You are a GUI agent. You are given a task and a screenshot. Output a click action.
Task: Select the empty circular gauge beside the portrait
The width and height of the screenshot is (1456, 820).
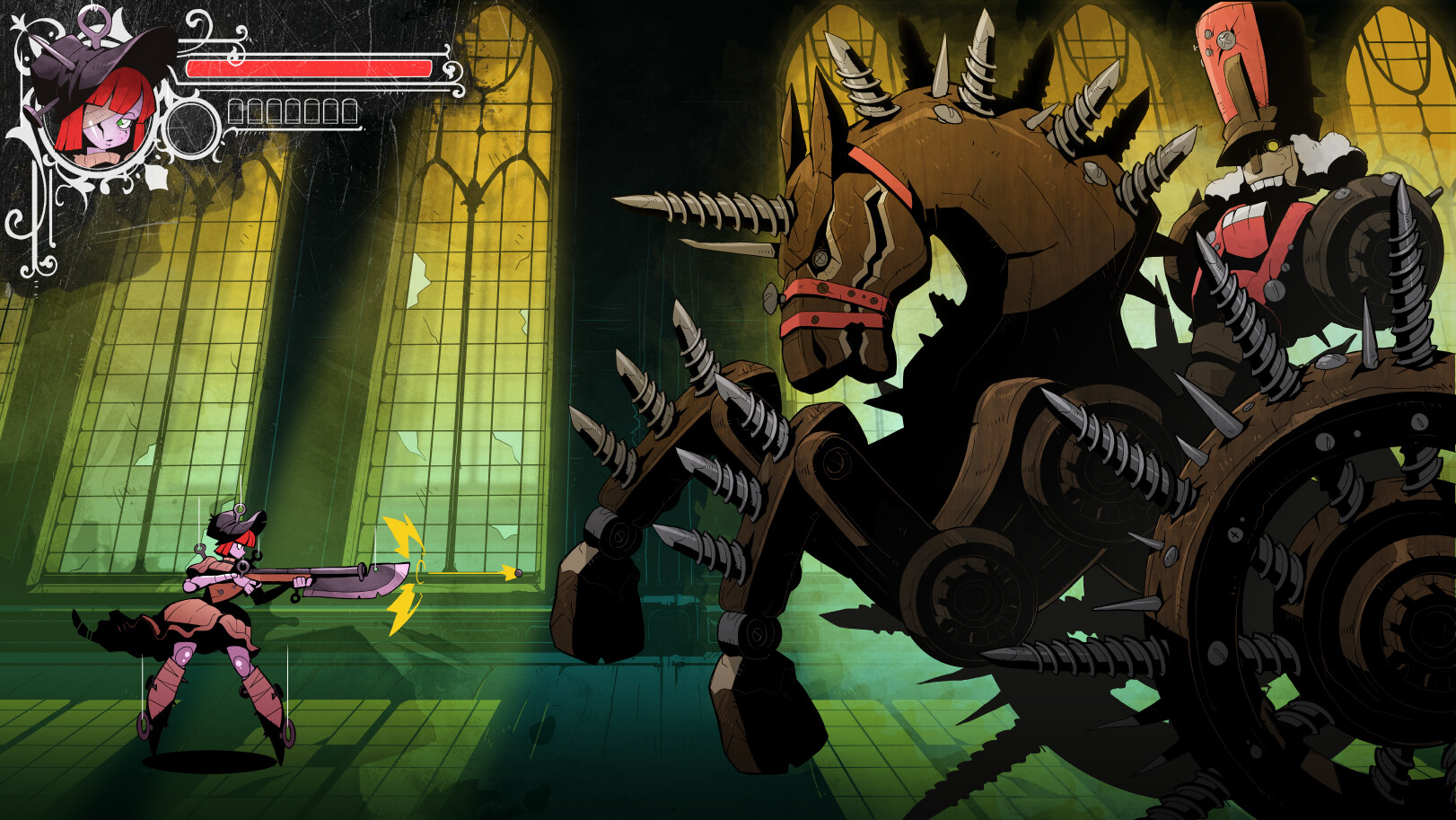coord(192,128)
